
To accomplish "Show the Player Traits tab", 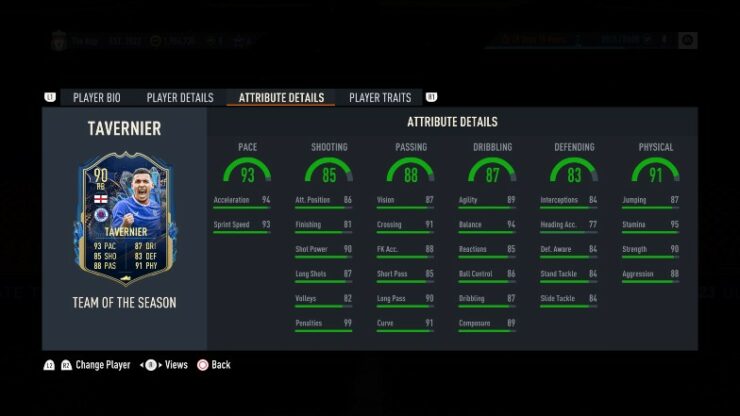I will point(379,98).
